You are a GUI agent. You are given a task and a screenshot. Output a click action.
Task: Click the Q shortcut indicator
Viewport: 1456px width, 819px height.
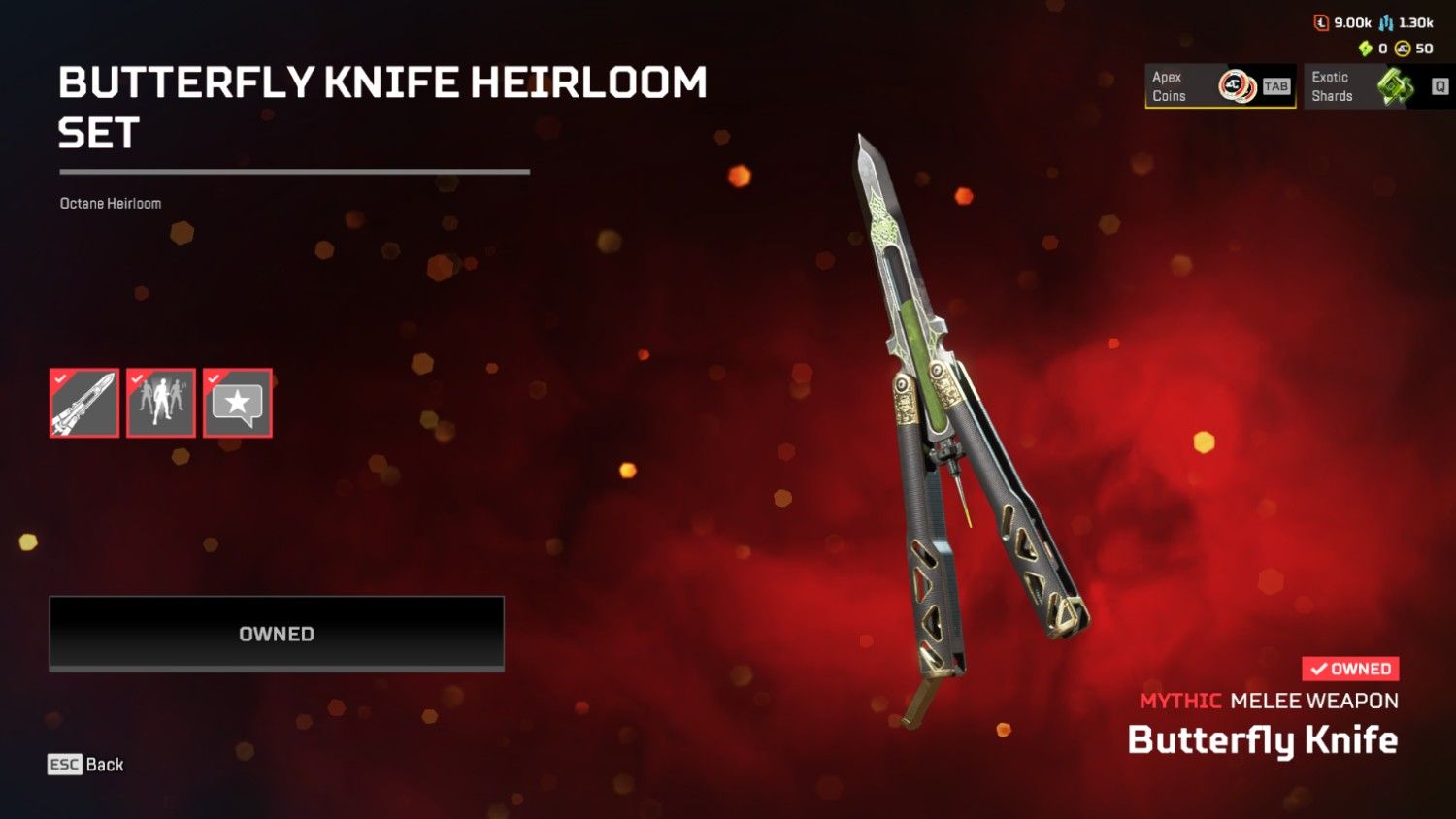(1439, 85)
